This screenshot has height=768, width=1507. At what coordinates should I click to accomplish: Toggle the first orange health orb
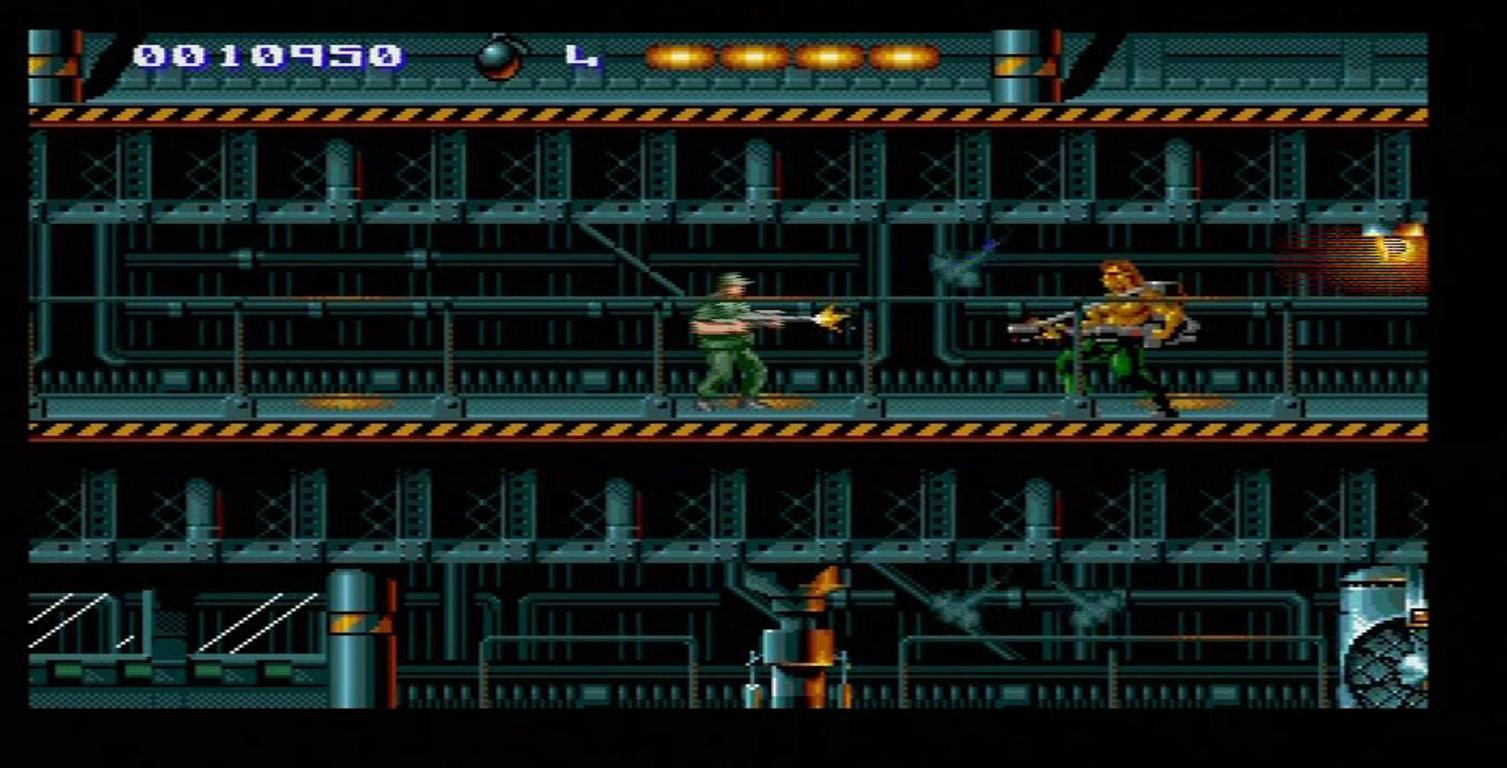point(682,57)
